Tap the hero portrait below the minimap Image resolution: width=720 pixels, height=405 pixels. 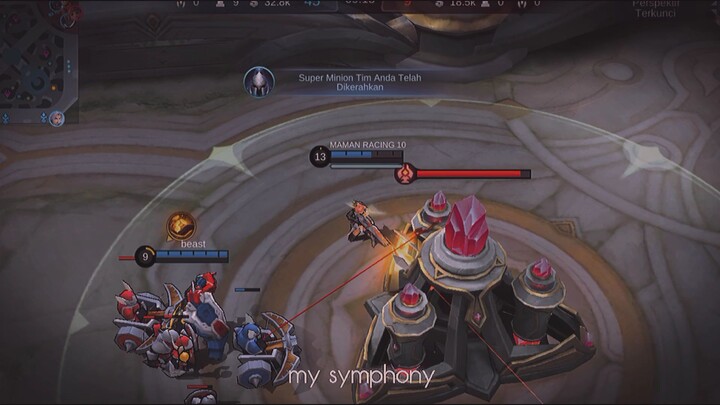coord(58,119)
